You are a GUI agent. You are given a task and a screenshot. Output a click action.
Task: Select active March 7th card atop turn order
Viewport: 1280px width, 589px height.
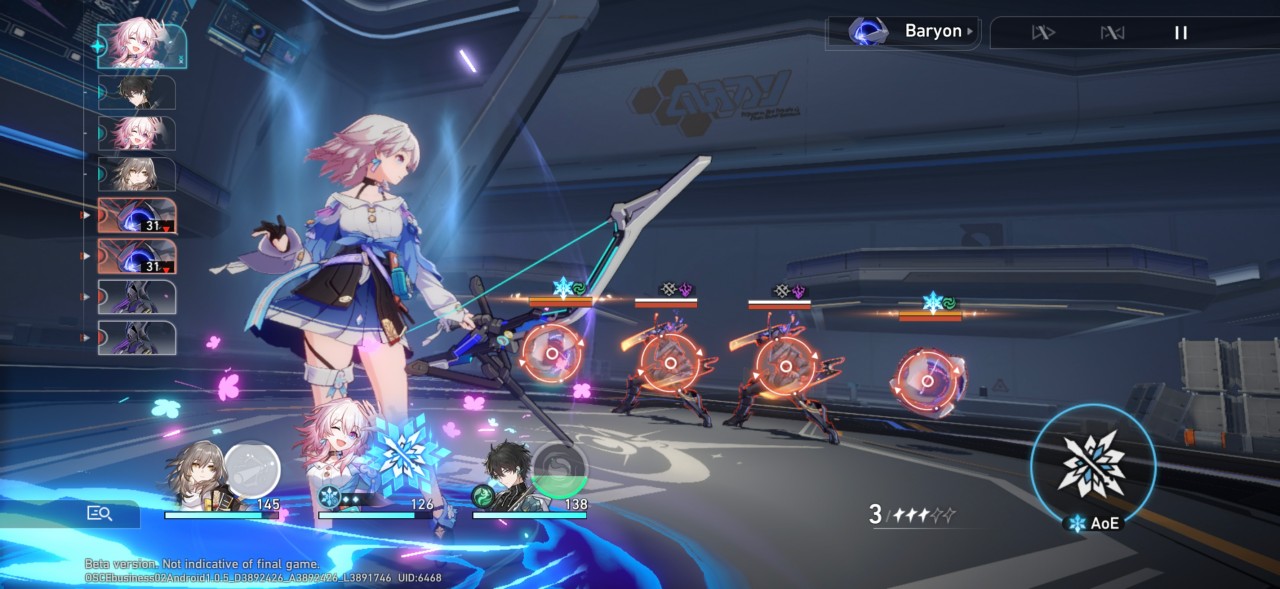[x=141, y=46]
